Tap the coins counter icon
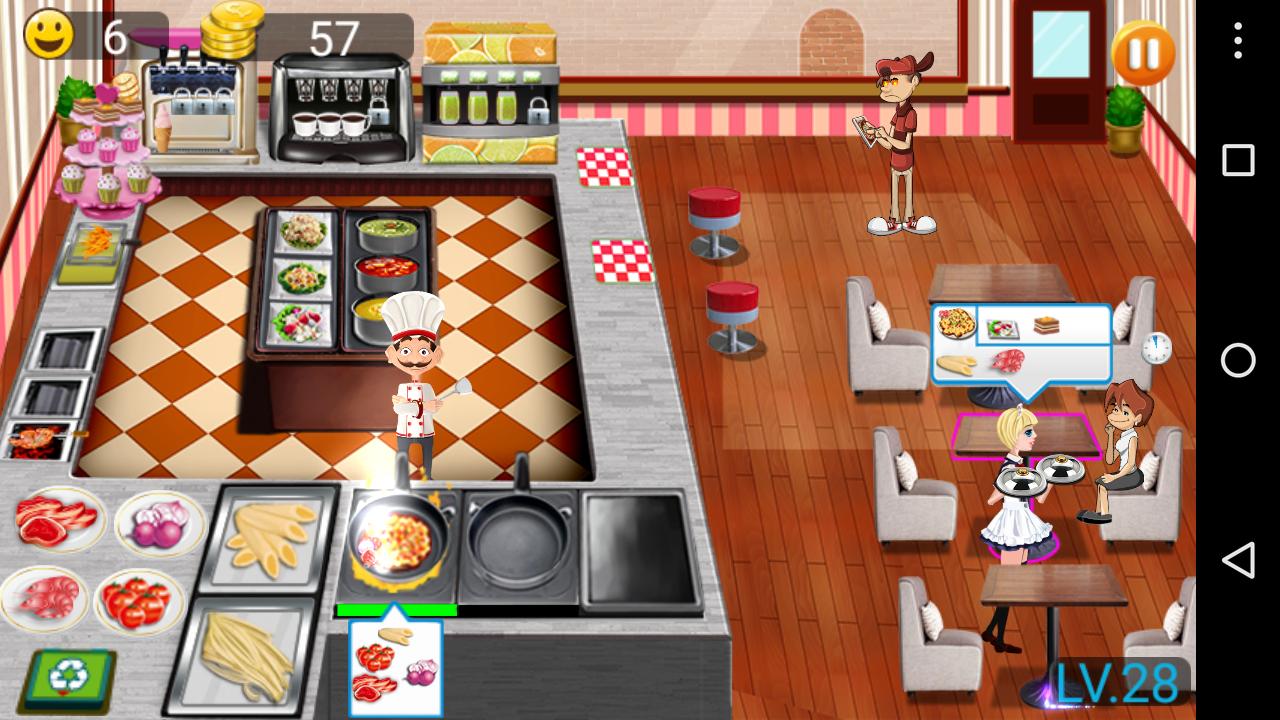 (228, 30)
